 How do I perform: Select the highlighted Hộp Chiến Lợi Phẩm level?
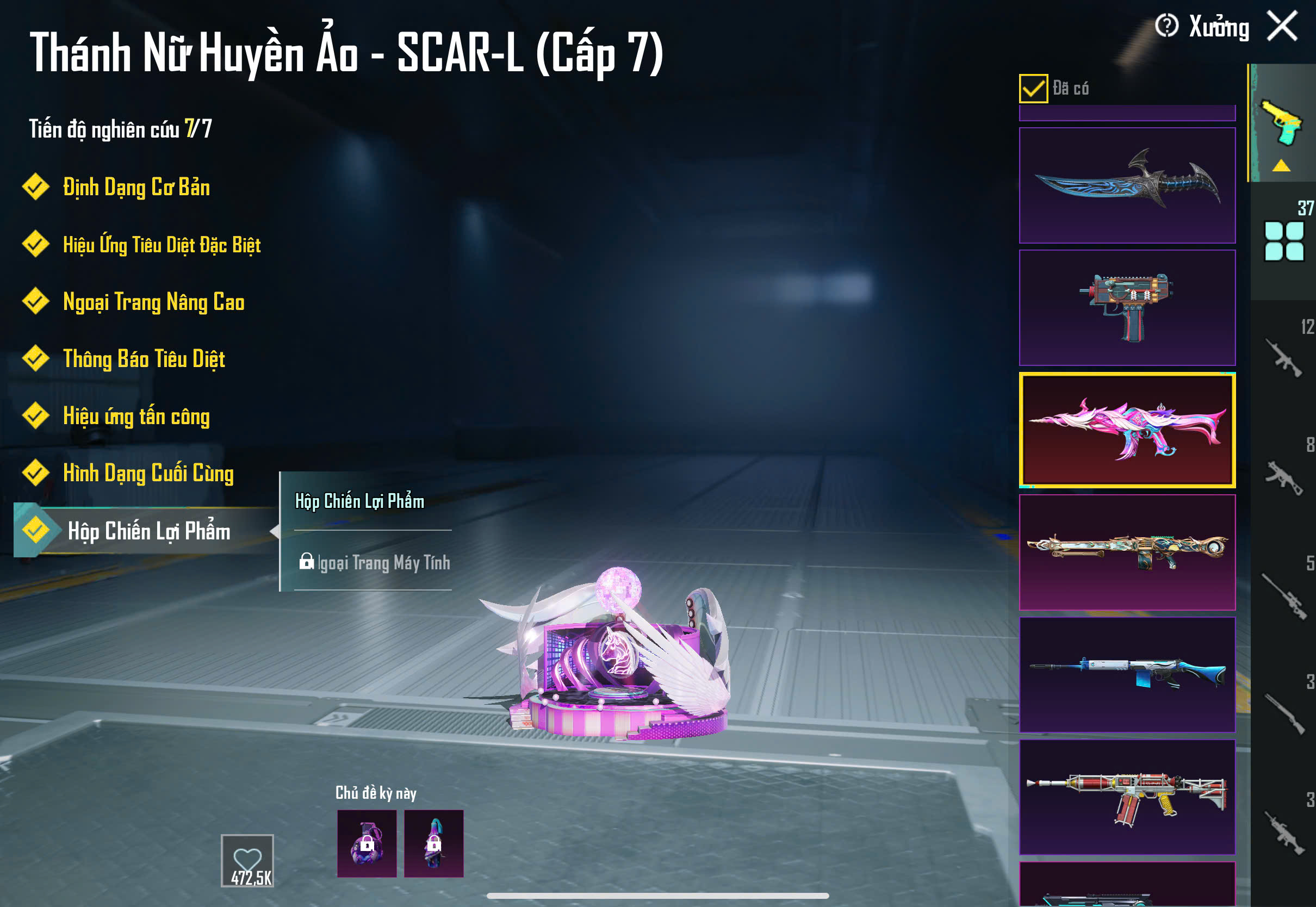(x=148, y=531)
